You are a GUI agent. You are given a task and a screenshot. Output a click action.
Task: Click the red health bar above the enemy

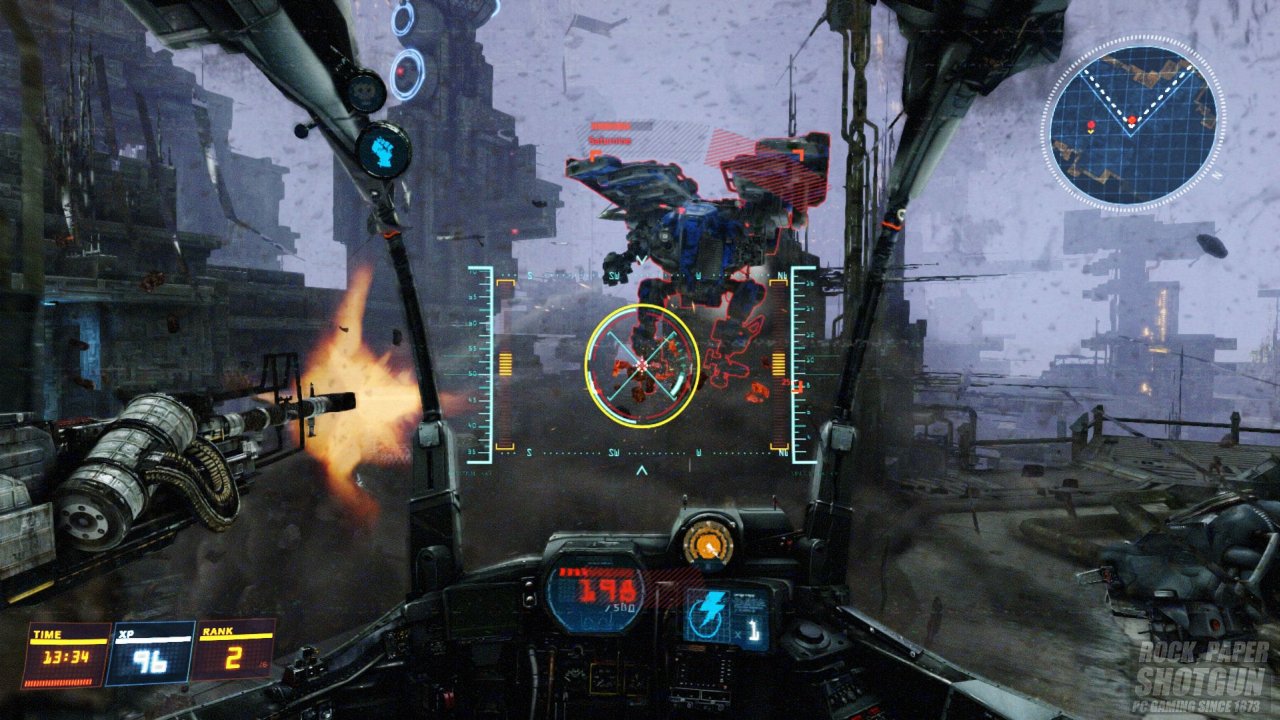(x=612, y=125)
